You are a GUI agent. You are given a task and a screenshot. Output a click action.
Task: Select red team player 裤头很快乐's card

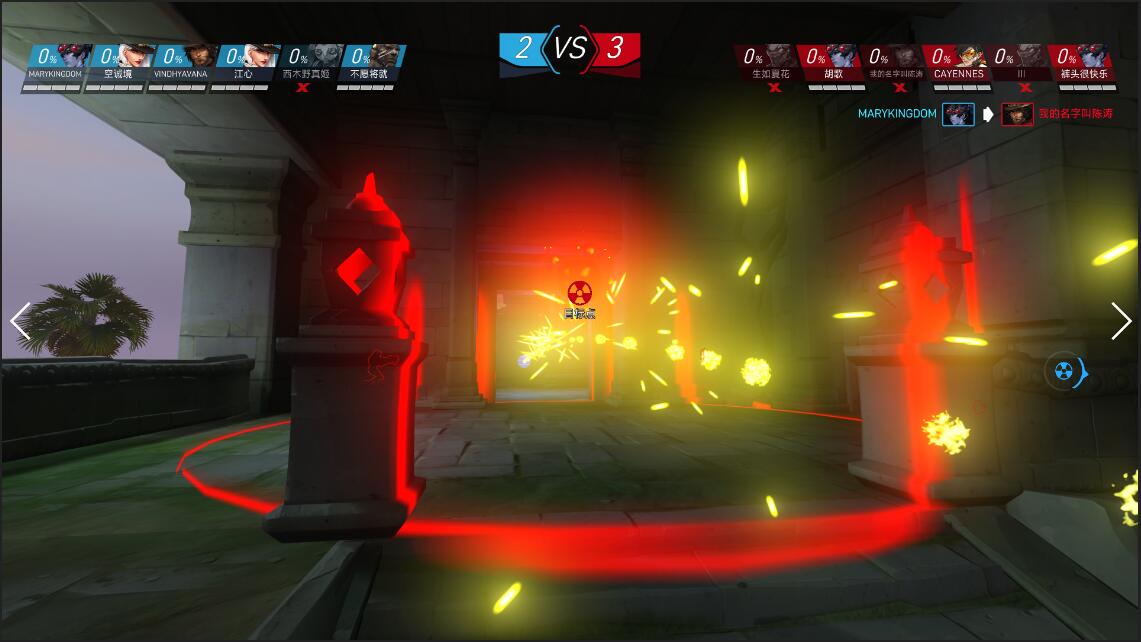(1084, 62)
